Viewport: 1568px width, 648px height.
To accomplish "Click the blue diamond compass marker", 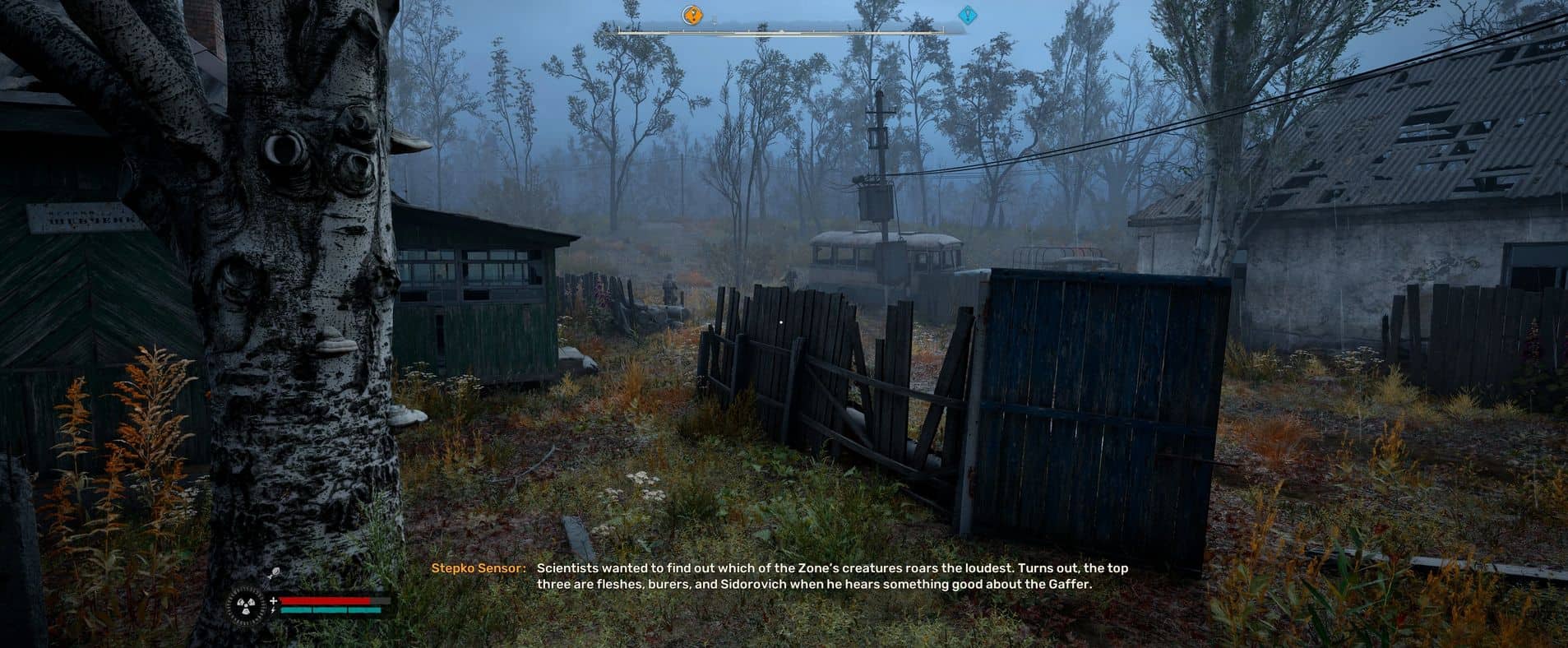I will (x=968, y=15).
